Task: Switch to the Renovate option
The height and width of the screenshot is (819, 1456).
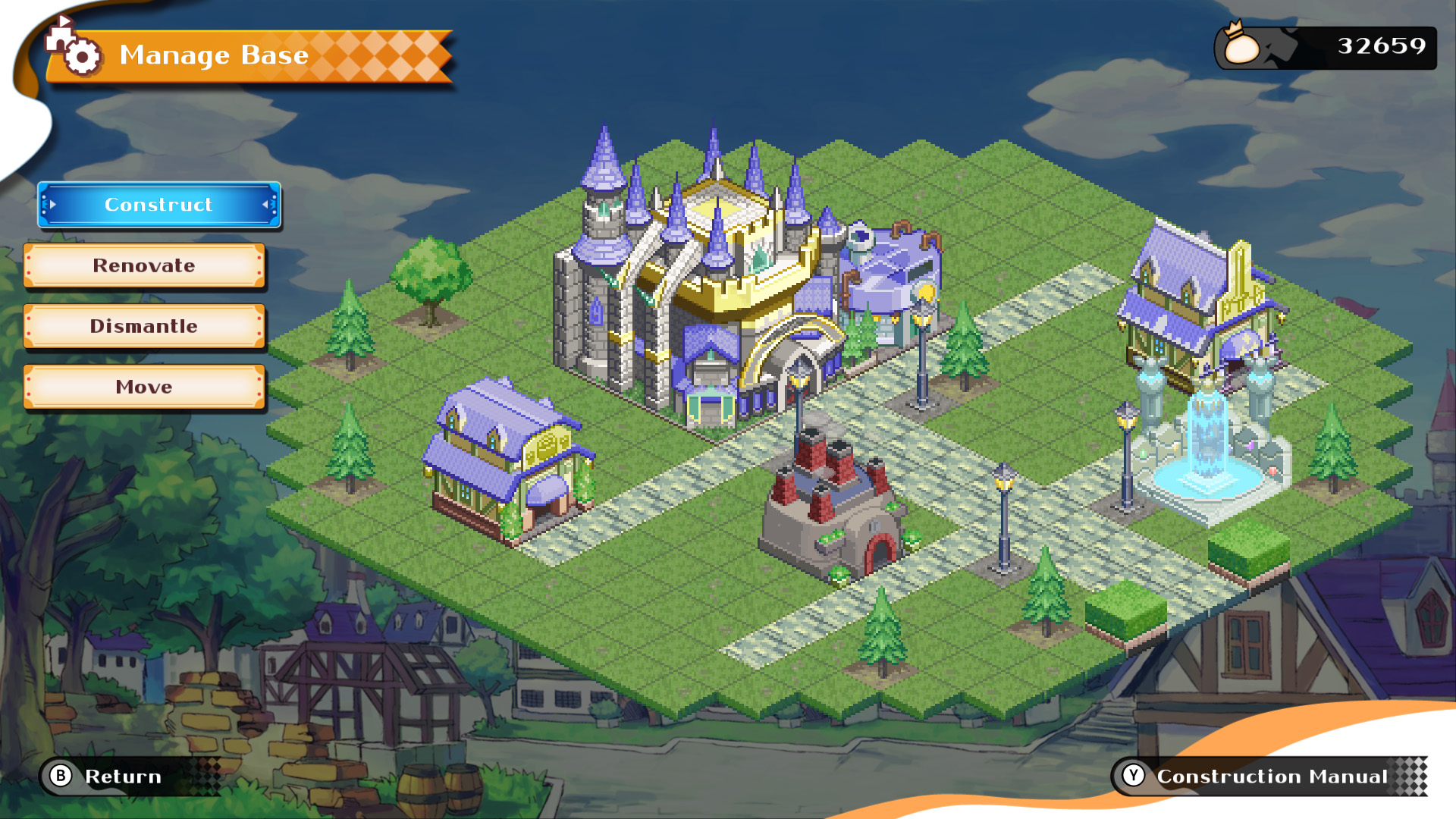Action: coord(143,266)
